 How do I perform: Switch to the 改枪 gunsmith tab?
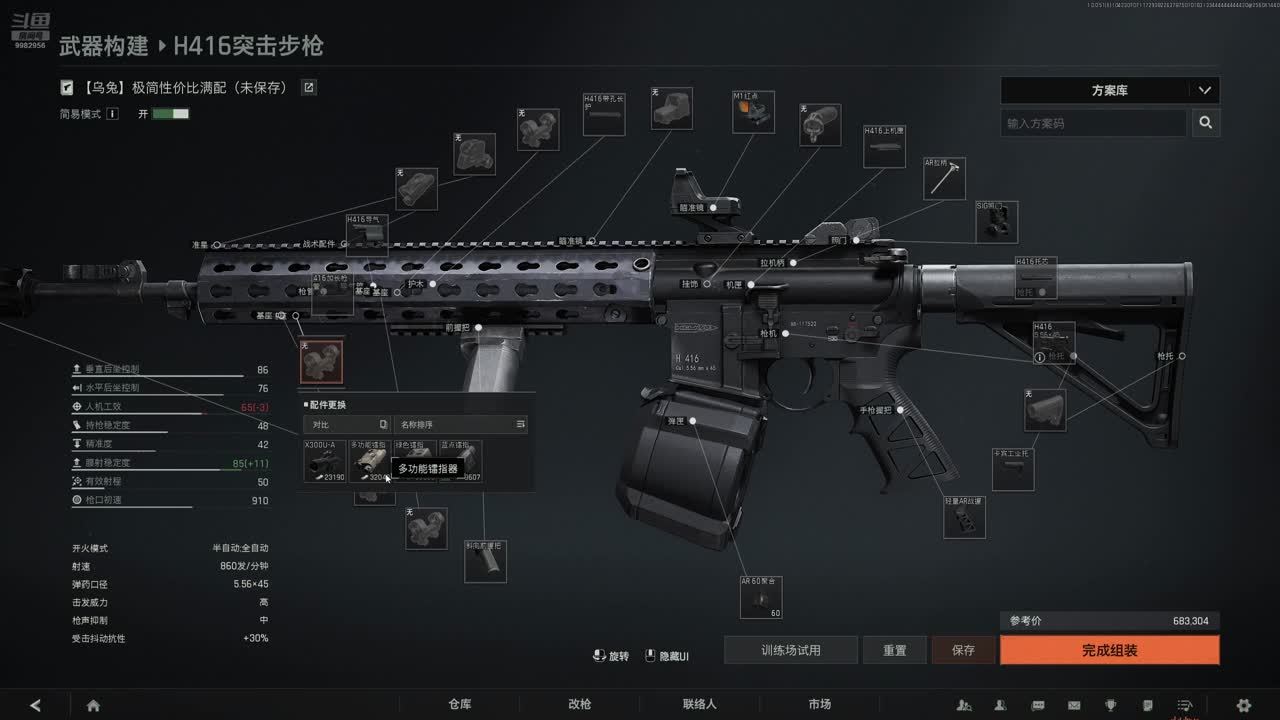579,704
